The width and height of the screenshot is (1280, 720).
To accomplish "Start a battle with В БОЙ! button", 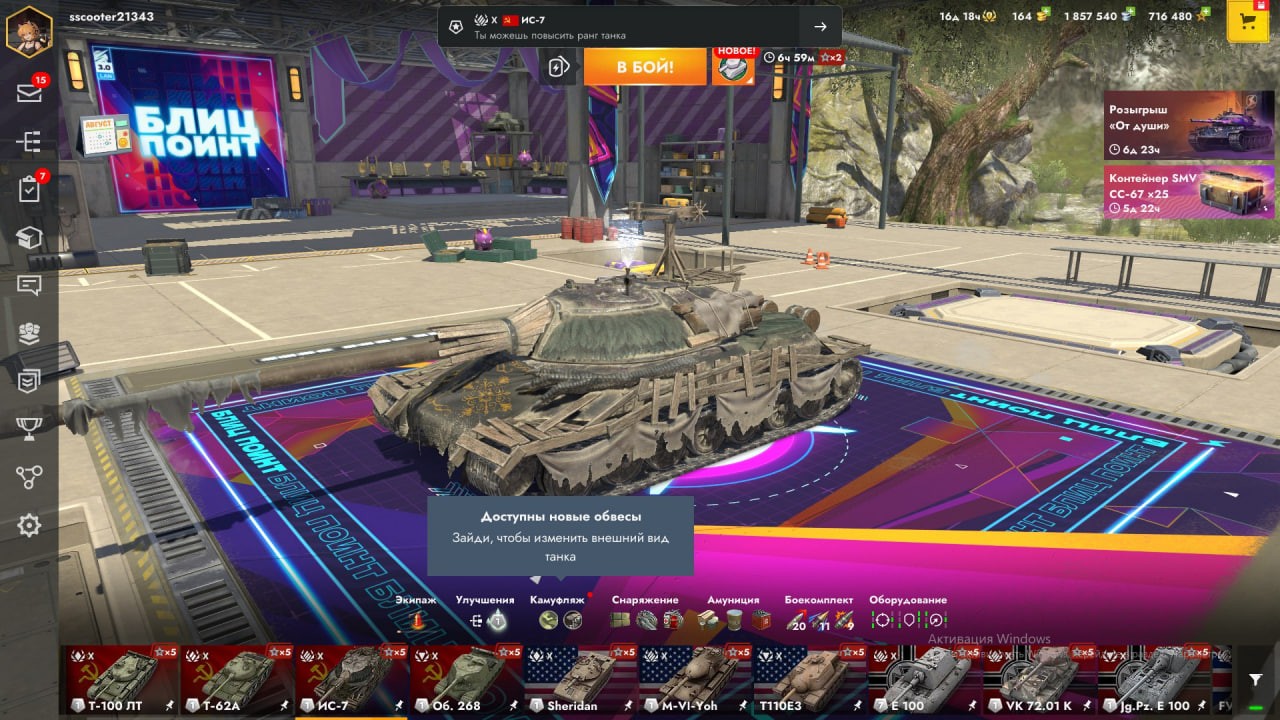I will [644, 67].
